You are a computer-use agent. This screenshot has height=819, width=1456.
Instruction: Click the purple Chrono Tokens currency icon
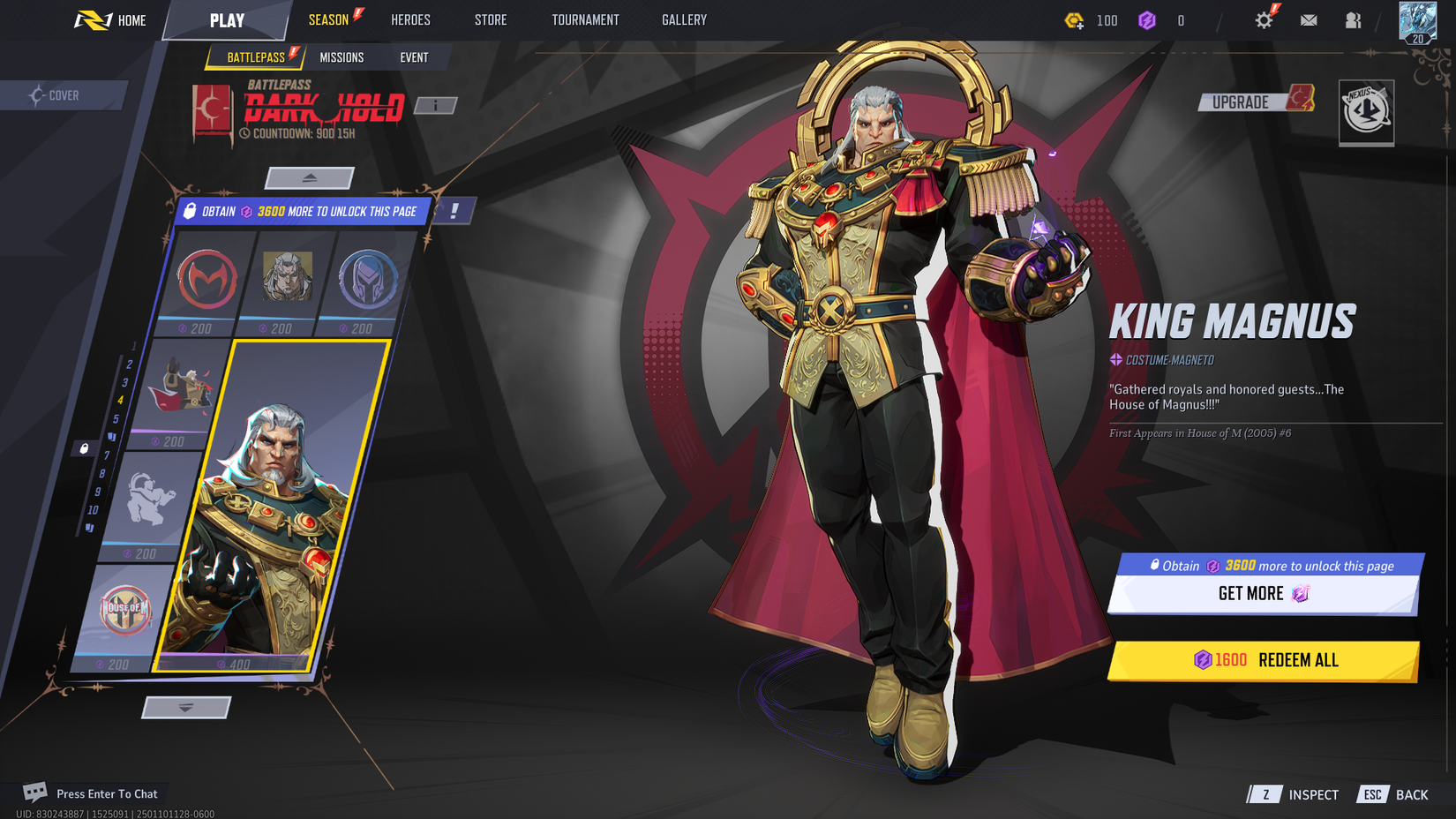tap(1148, 20)
